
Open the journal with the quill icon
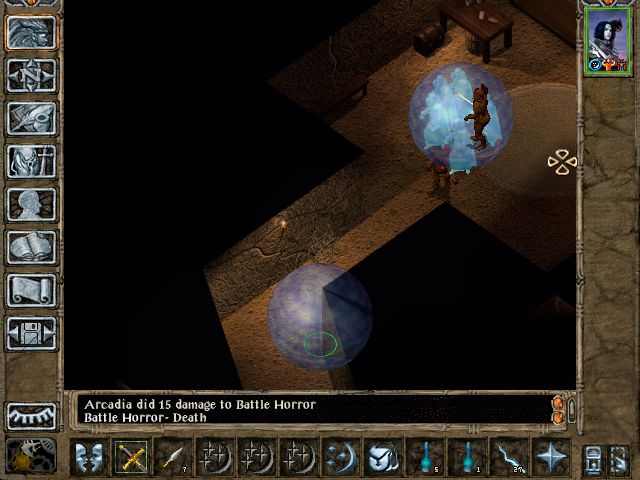tap(31, 118)
